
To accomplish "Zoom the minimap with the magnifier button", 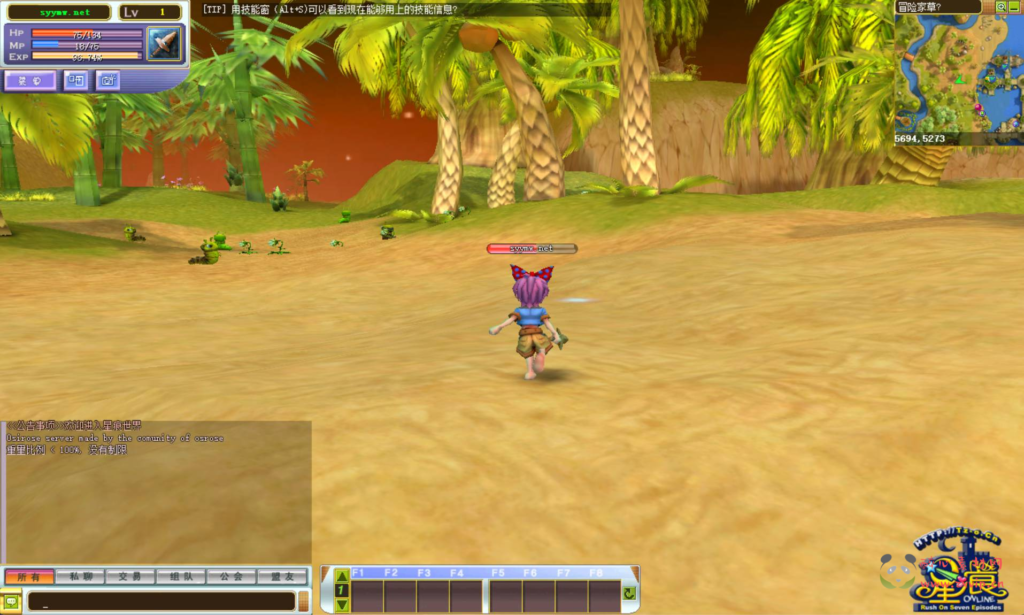I will click(x=1001, y=6).
